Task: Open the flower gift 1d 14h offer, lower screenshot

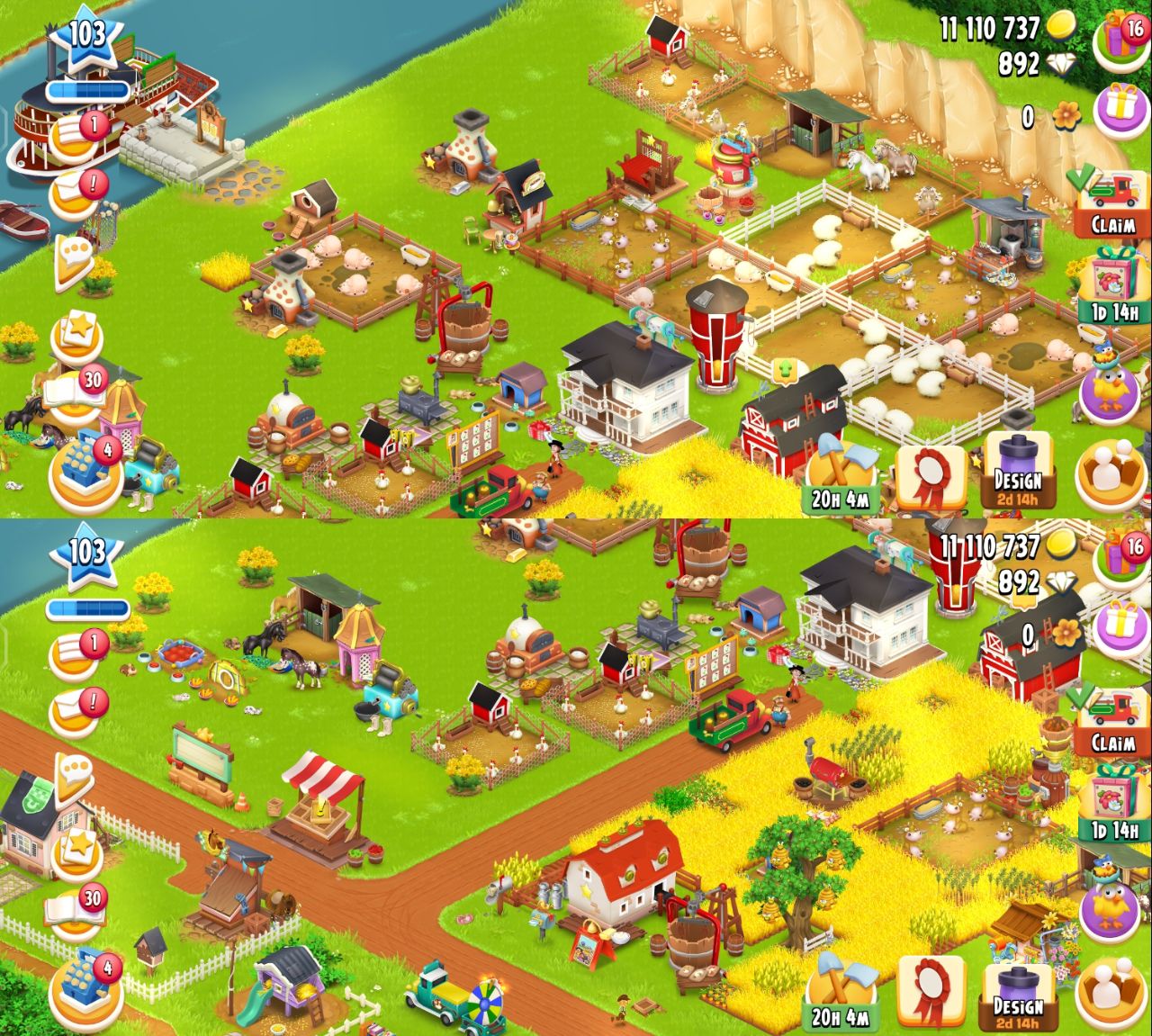Action: pyautogui.click(x=1113, y=806)
